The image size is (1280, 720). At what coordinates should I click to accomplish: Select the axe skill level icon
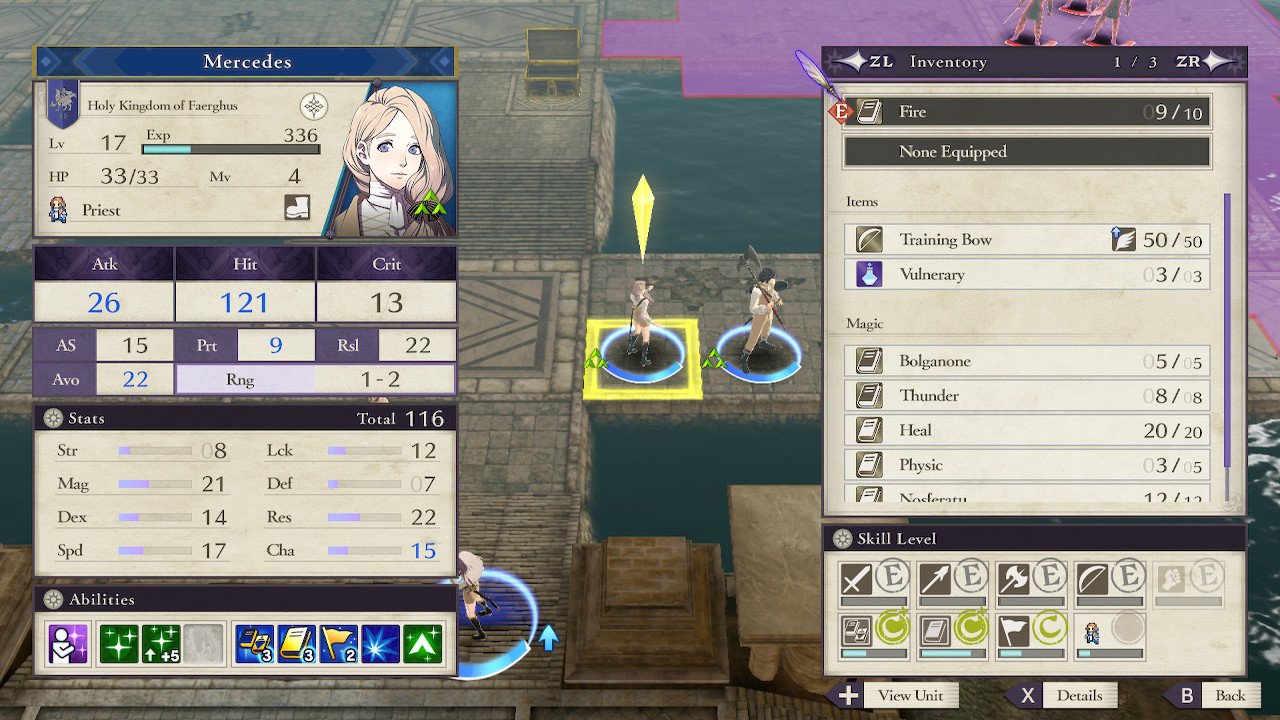[1013, 579]
